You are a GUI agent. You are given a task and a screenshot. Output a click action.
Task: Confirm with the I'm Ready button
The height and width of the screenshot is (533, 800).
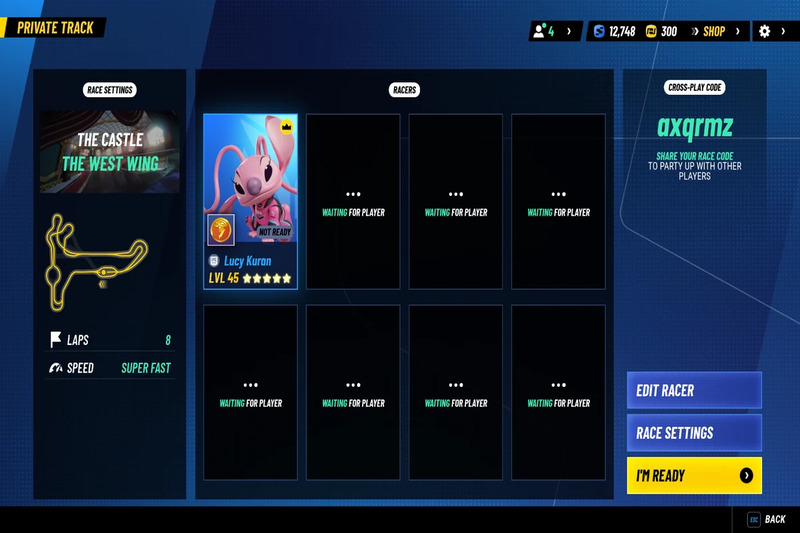pos(694,476)
